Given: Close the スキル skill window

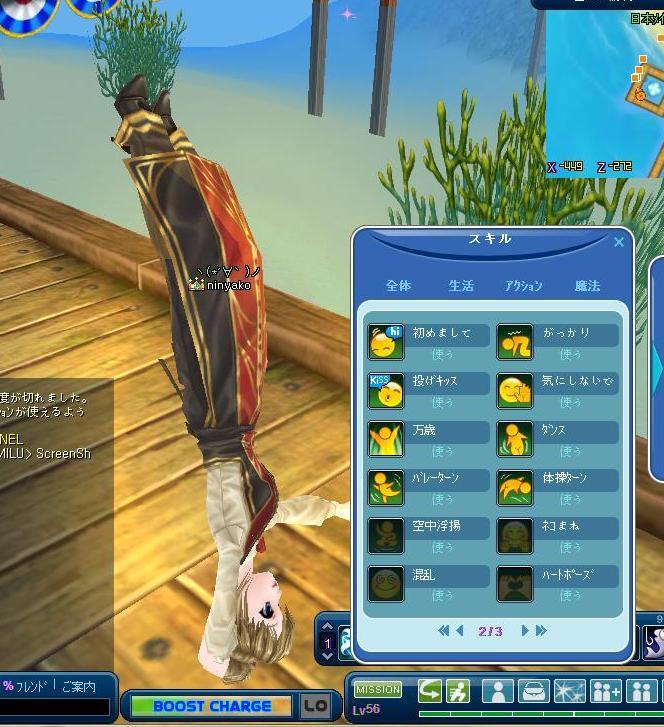Looking at the screenshot, I should click(x=618, y=242).
